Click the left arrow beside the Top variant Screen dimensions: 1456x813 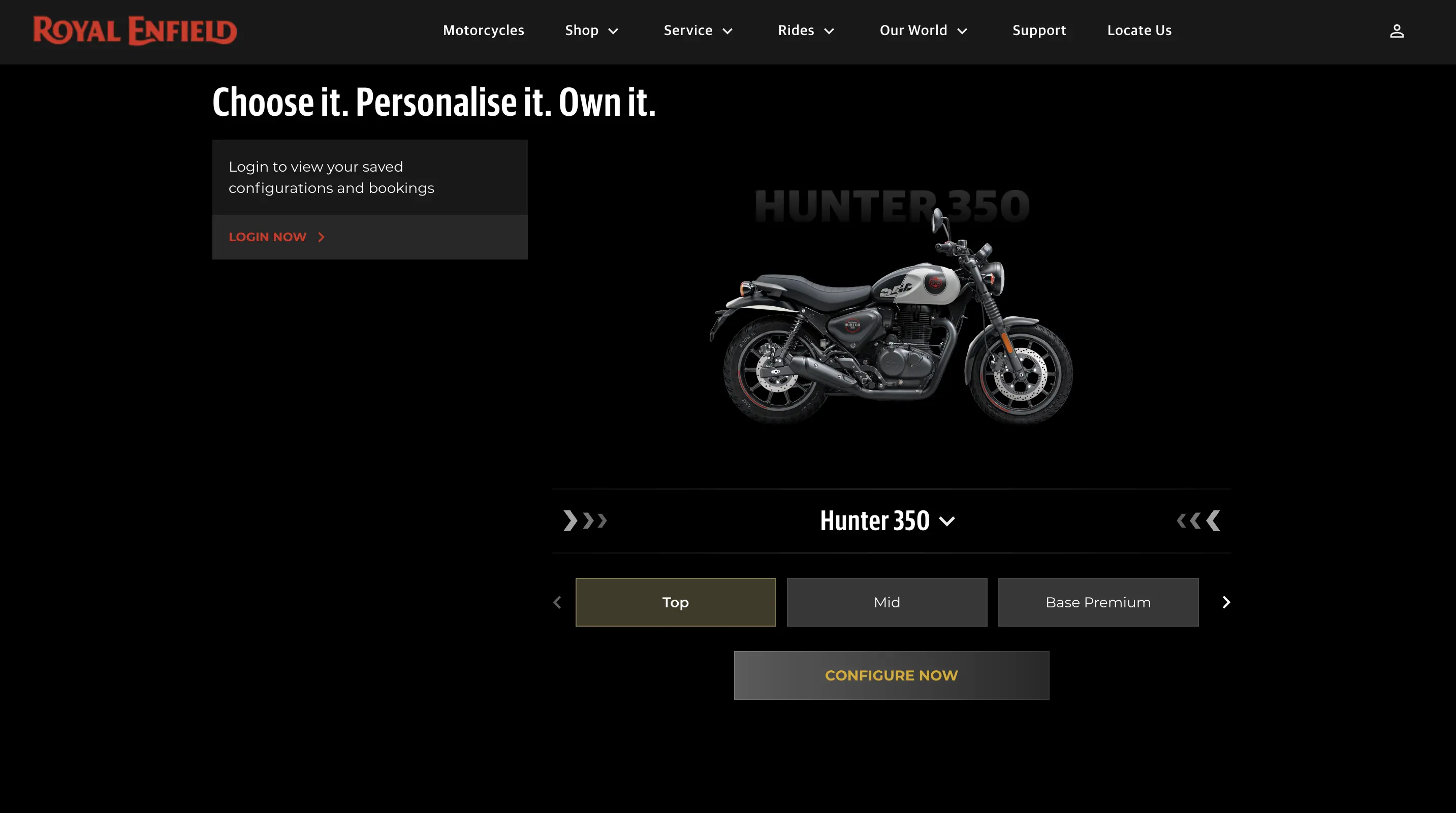[x=557, y=602]
